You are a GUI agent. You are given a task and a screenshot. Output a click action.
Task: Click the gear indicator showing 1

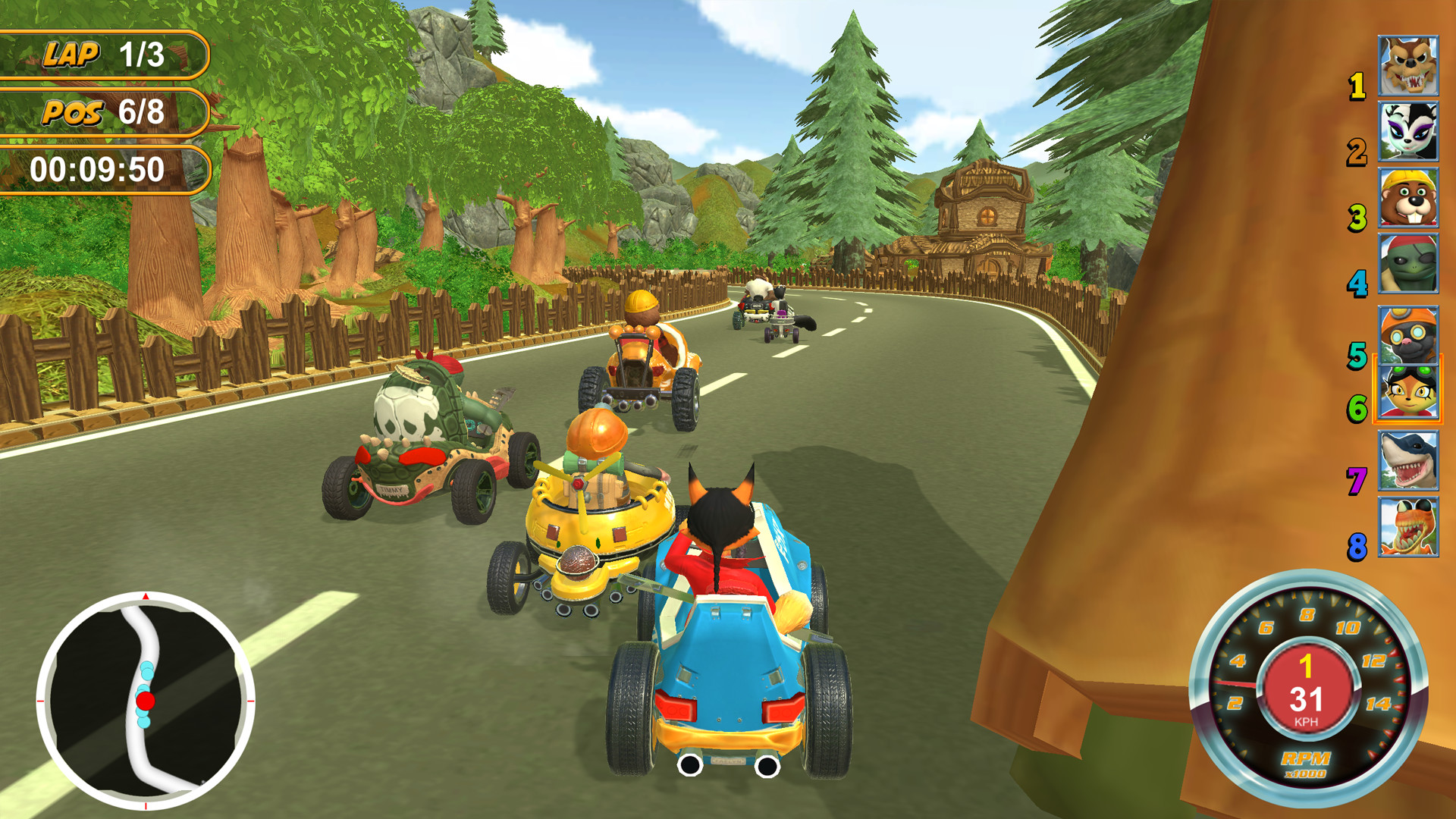click(1306, 667)
